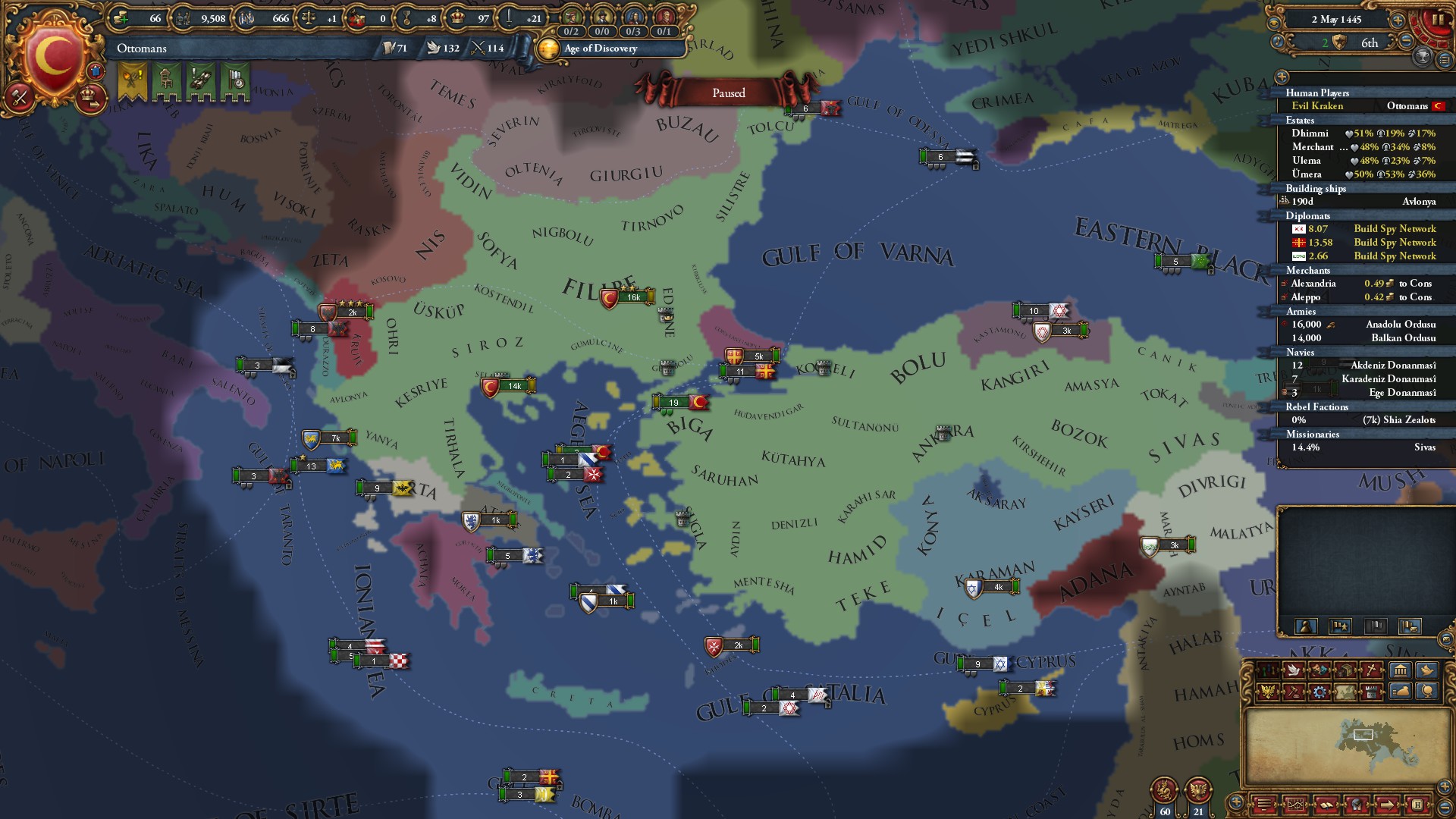The width and height of the screenshot is (1456, 819).
Task: Switch to the religion cross map mode
Action: click(1370, 670)
